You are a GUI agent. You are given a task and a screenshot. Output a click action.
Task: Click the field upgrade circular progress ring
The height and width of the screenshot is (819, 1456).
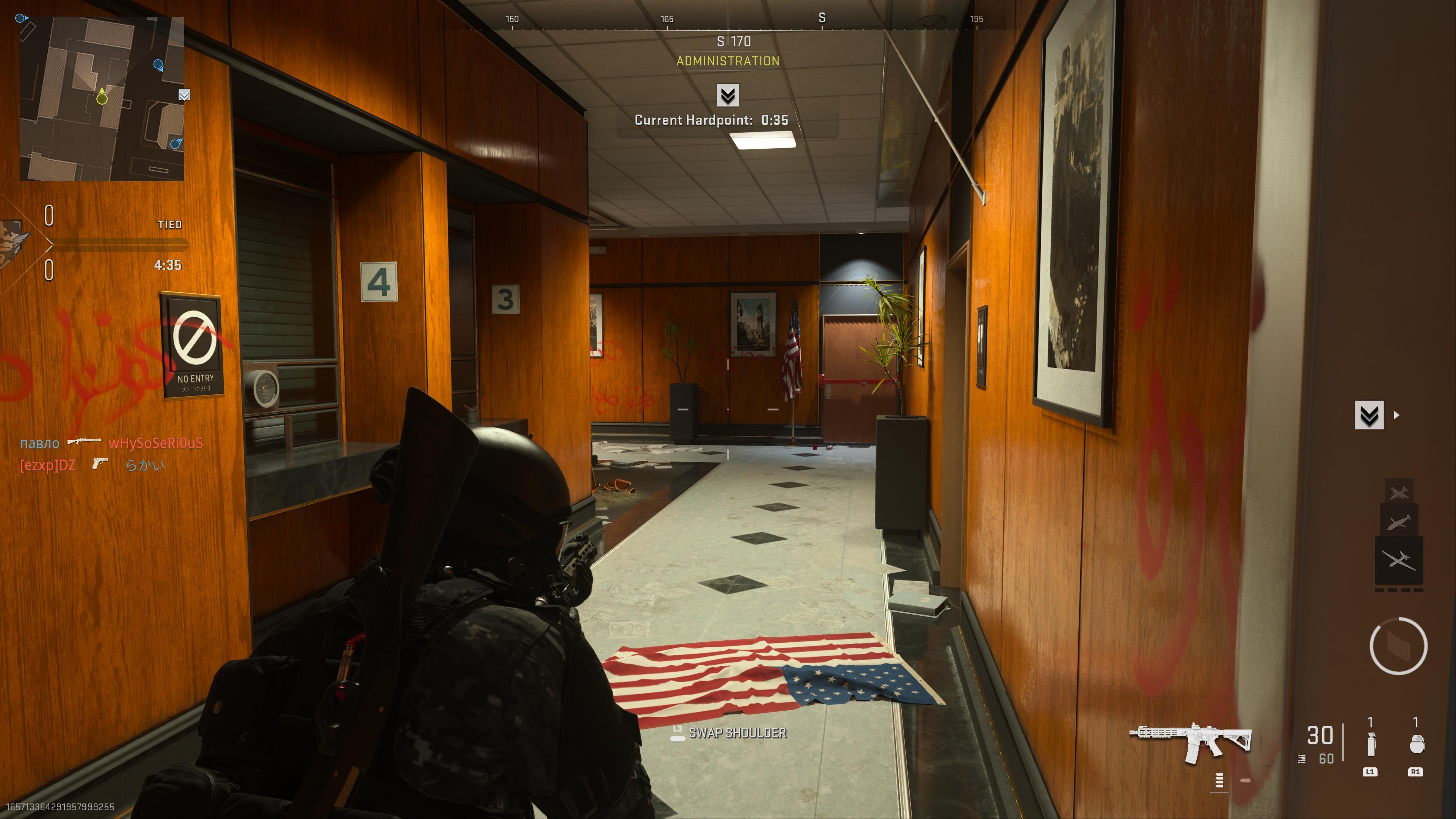[1398, 646]
